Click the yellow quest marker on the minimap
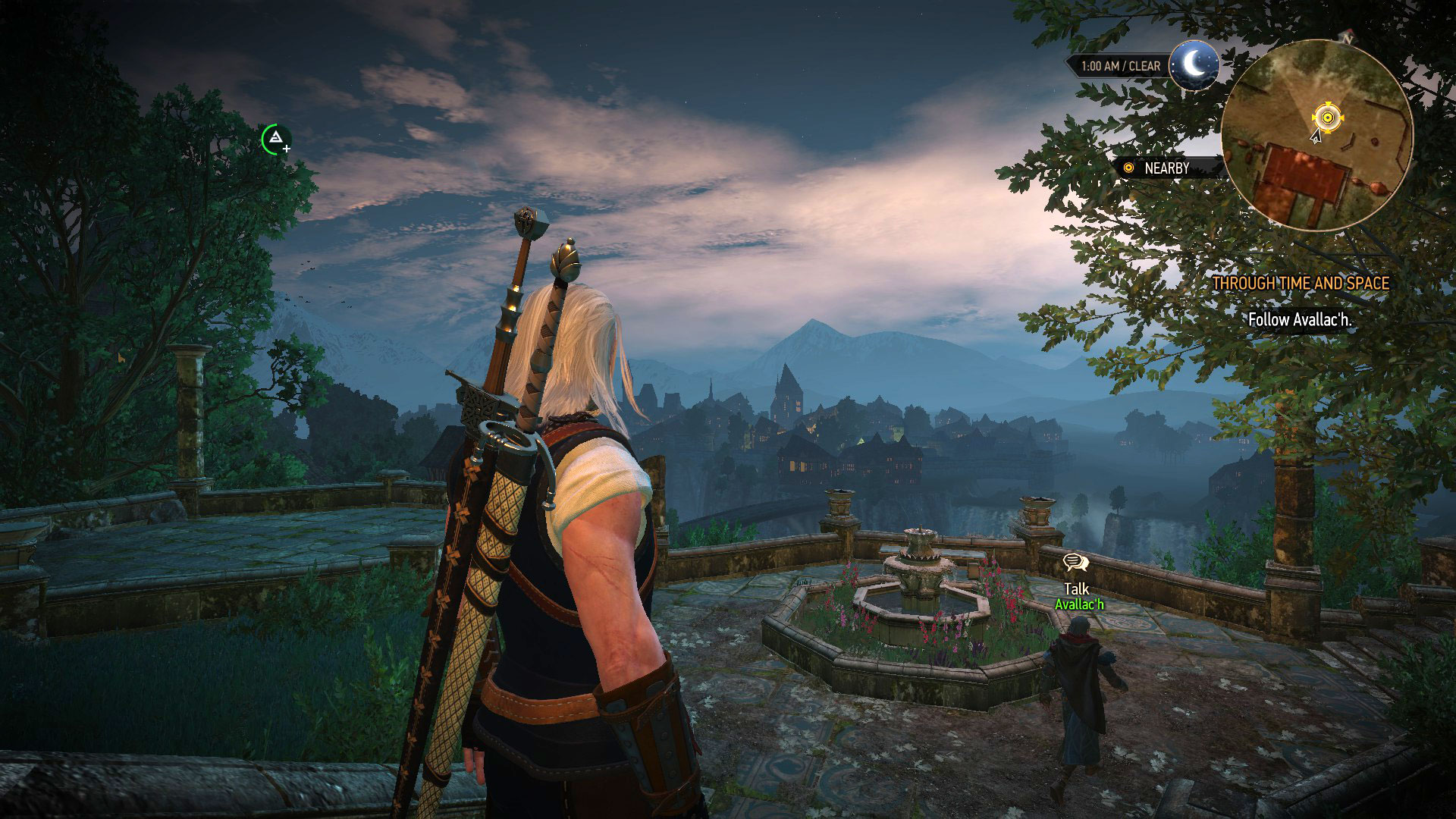 tap(1326, 118)
